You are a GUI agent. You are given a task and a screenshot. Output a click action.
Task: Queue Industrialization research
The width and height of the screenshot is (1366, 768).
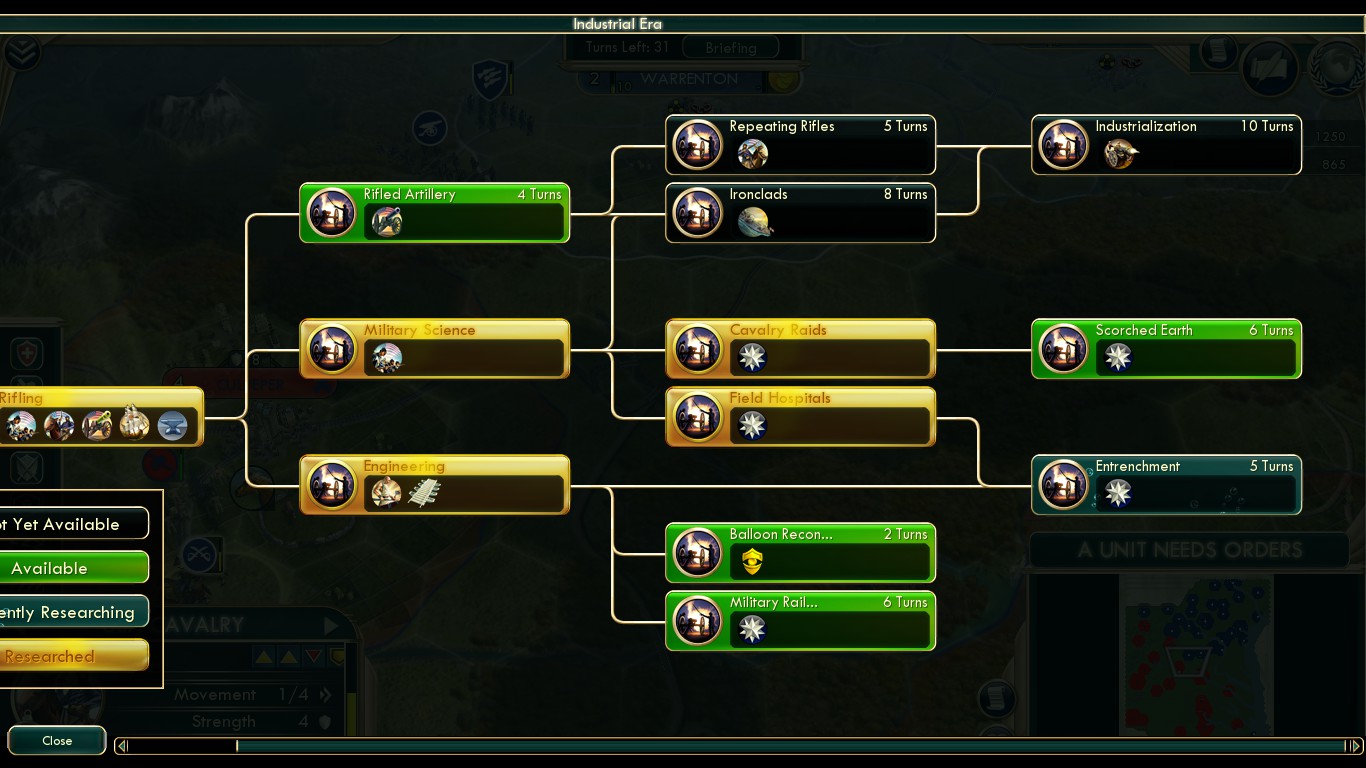click(1166, 145)
